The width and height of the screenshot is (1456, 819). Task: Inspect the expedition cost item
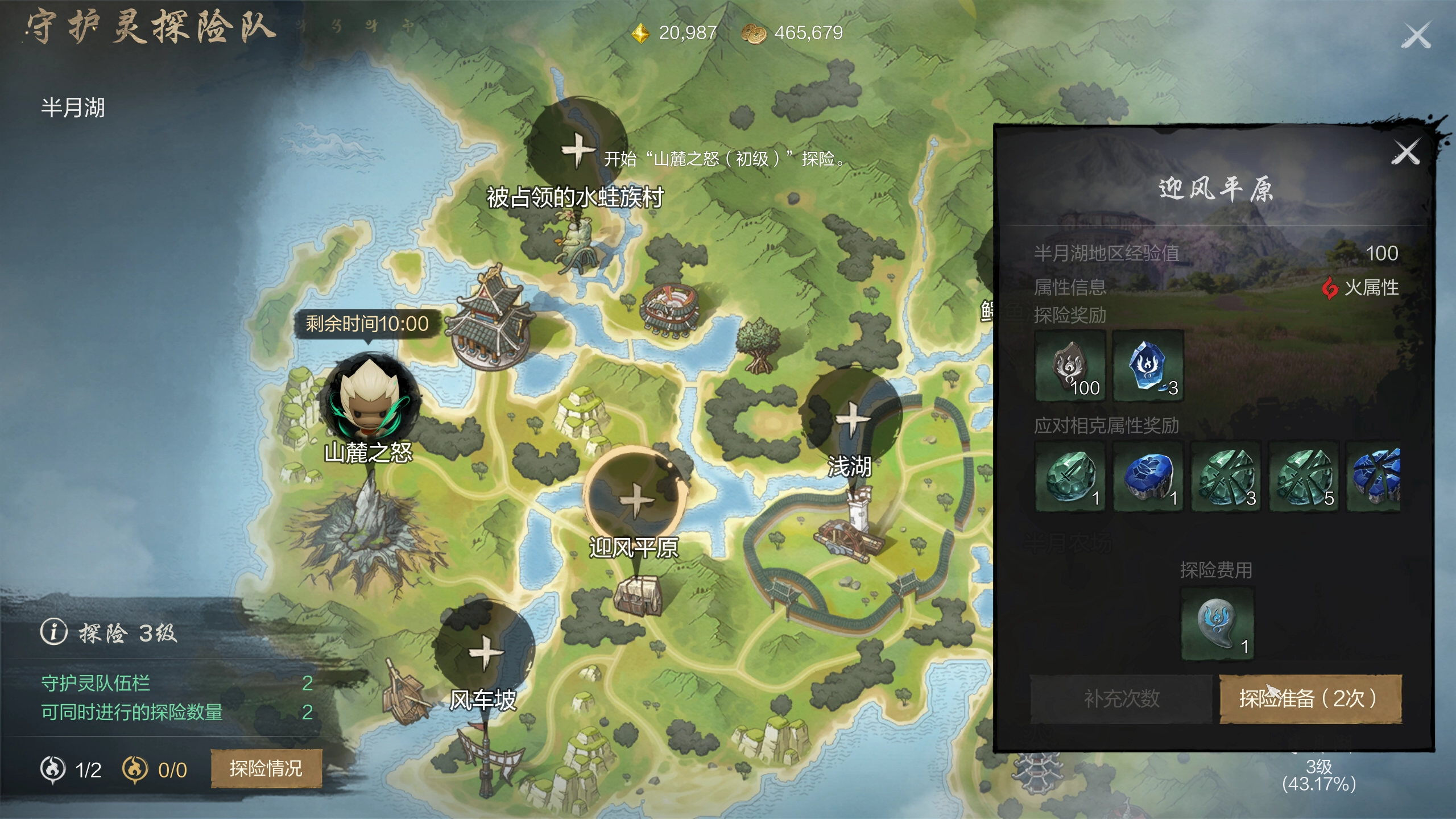coord(1217,624)
